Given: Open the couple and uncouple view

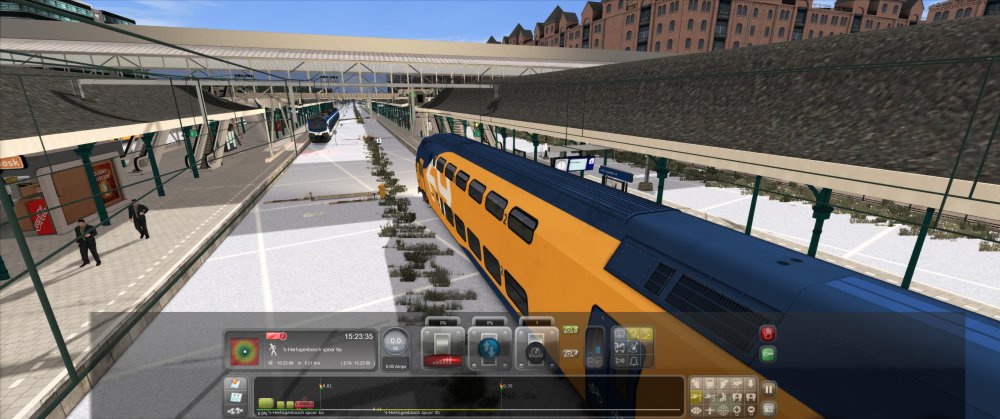Looking at the screenshot, I should pos(235,410).
